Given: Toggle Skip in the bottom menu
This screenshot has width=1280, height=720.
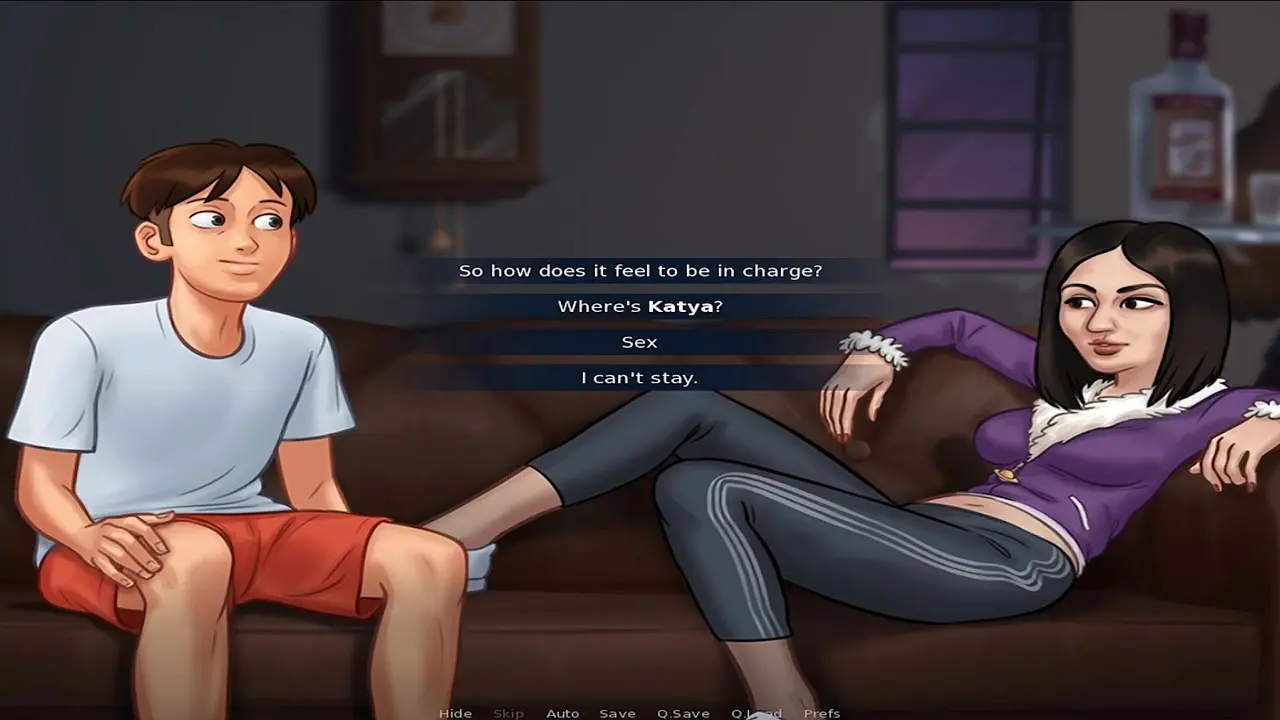Looking at the screenshot, I should tap(508, 713).
